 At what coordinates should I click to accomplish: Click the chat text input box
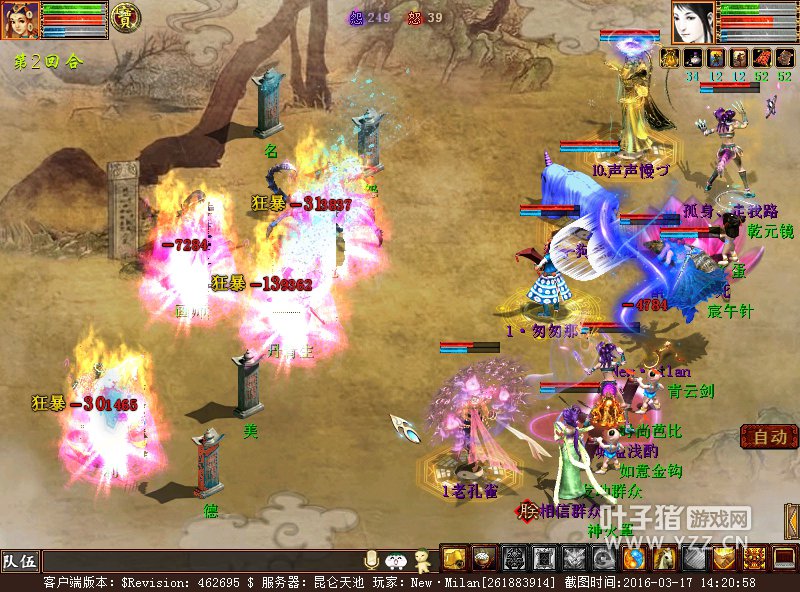click(x=200, y=561)
